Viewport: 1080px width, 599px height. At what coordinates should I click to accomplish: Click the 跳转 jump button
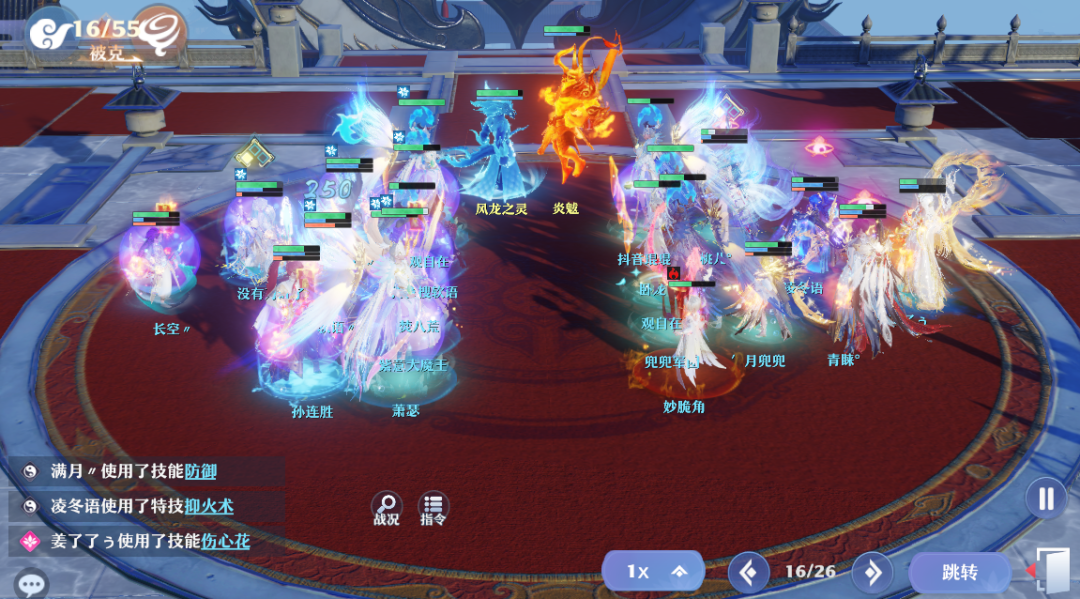[959, 573]
